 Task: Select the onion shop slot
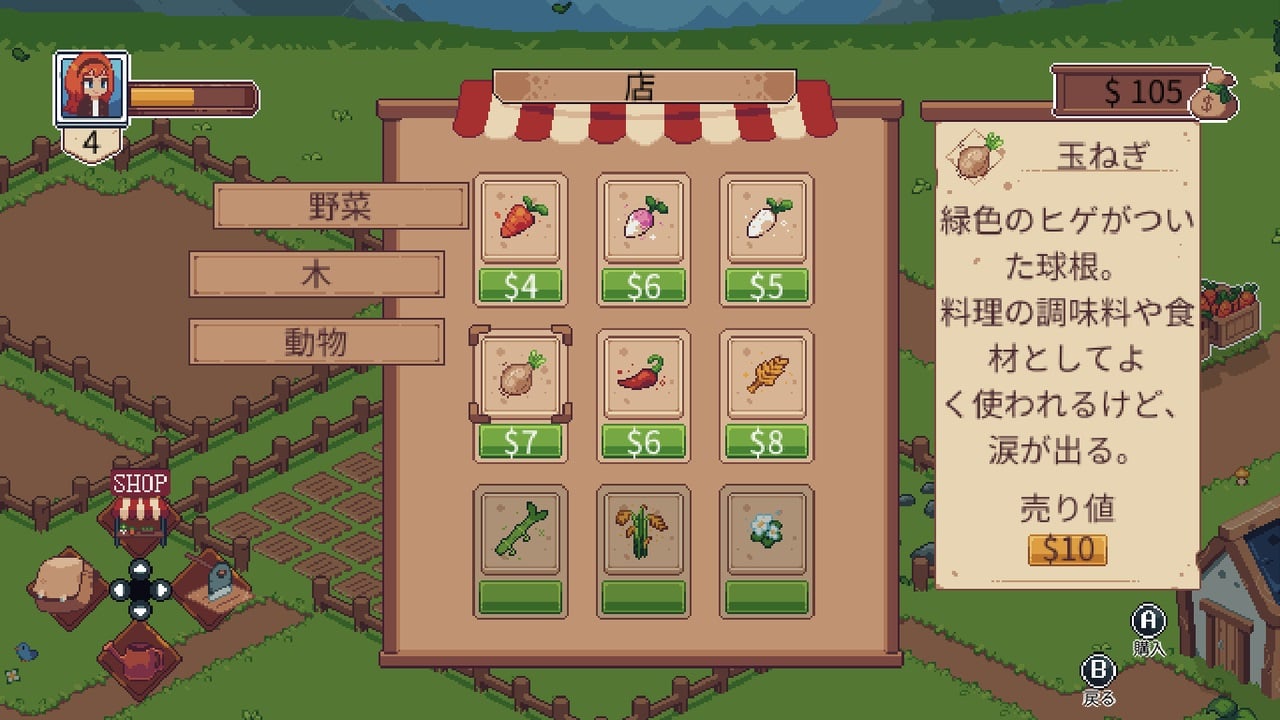point(520,375)
